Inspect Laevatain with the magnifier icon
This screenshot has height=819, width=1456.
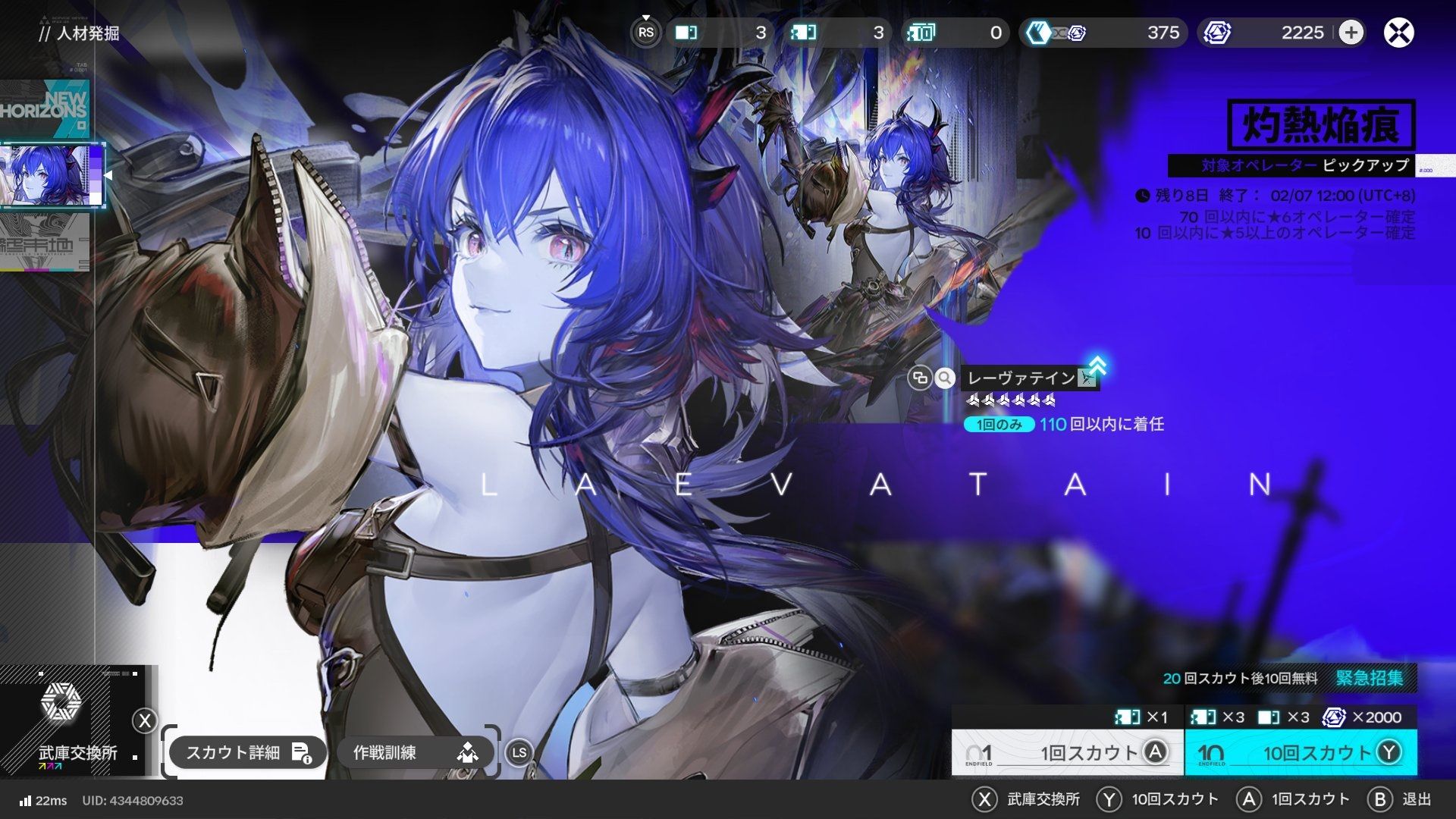tap(944, 378)
